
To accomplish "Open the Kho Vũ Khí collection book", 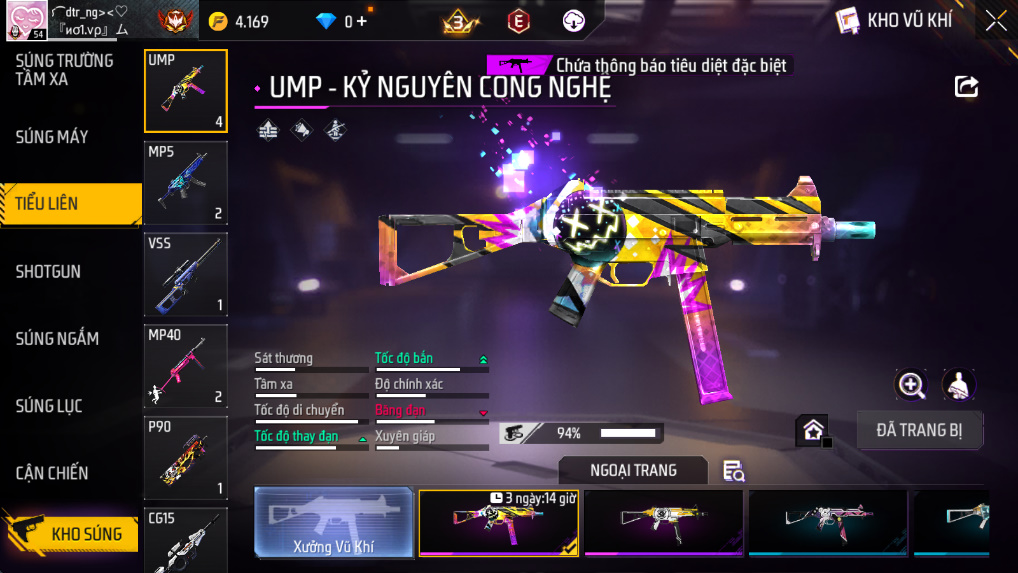I will tap(894, 21).
